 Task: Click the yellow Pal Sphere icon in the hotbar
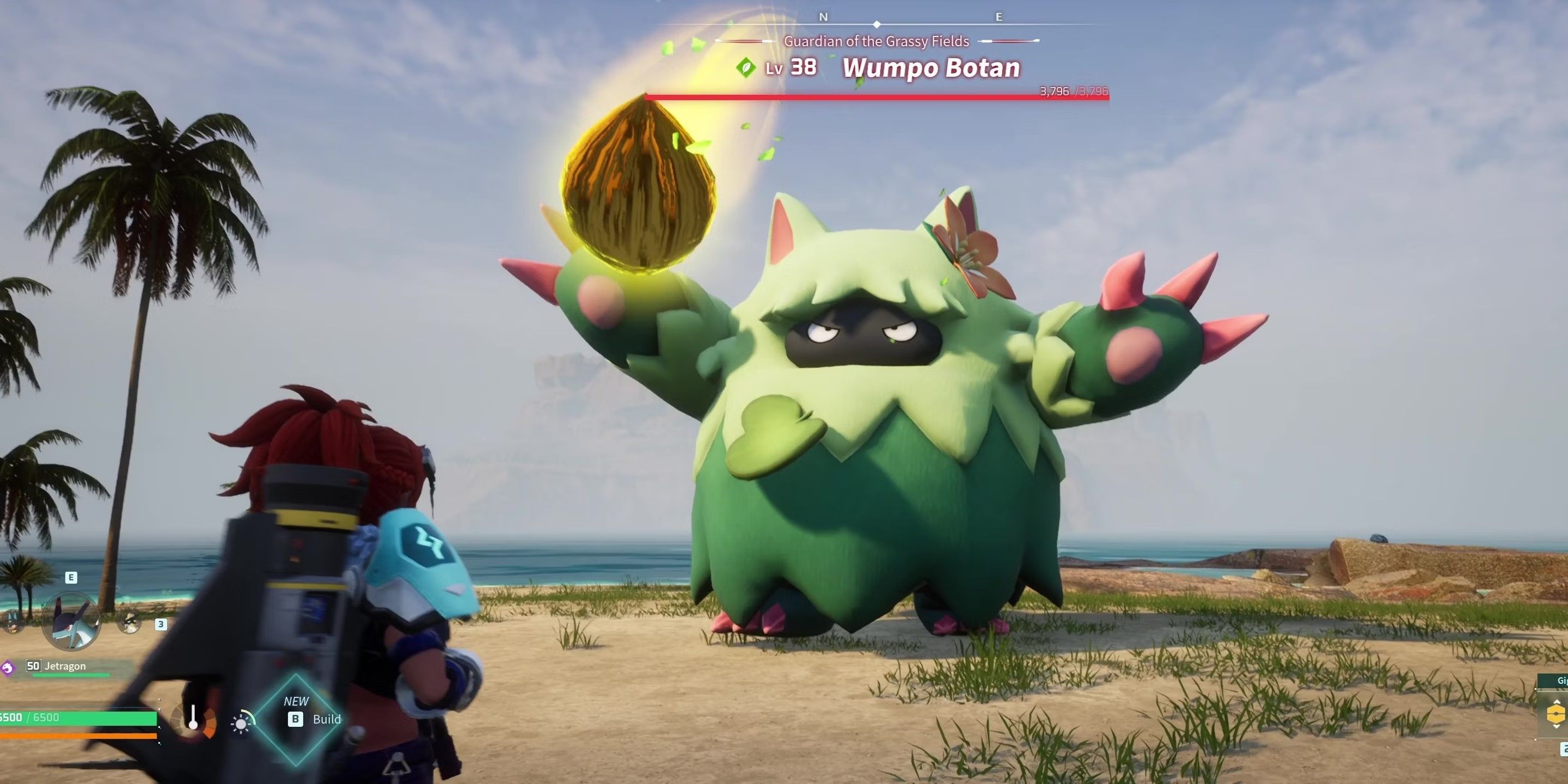1557,714
